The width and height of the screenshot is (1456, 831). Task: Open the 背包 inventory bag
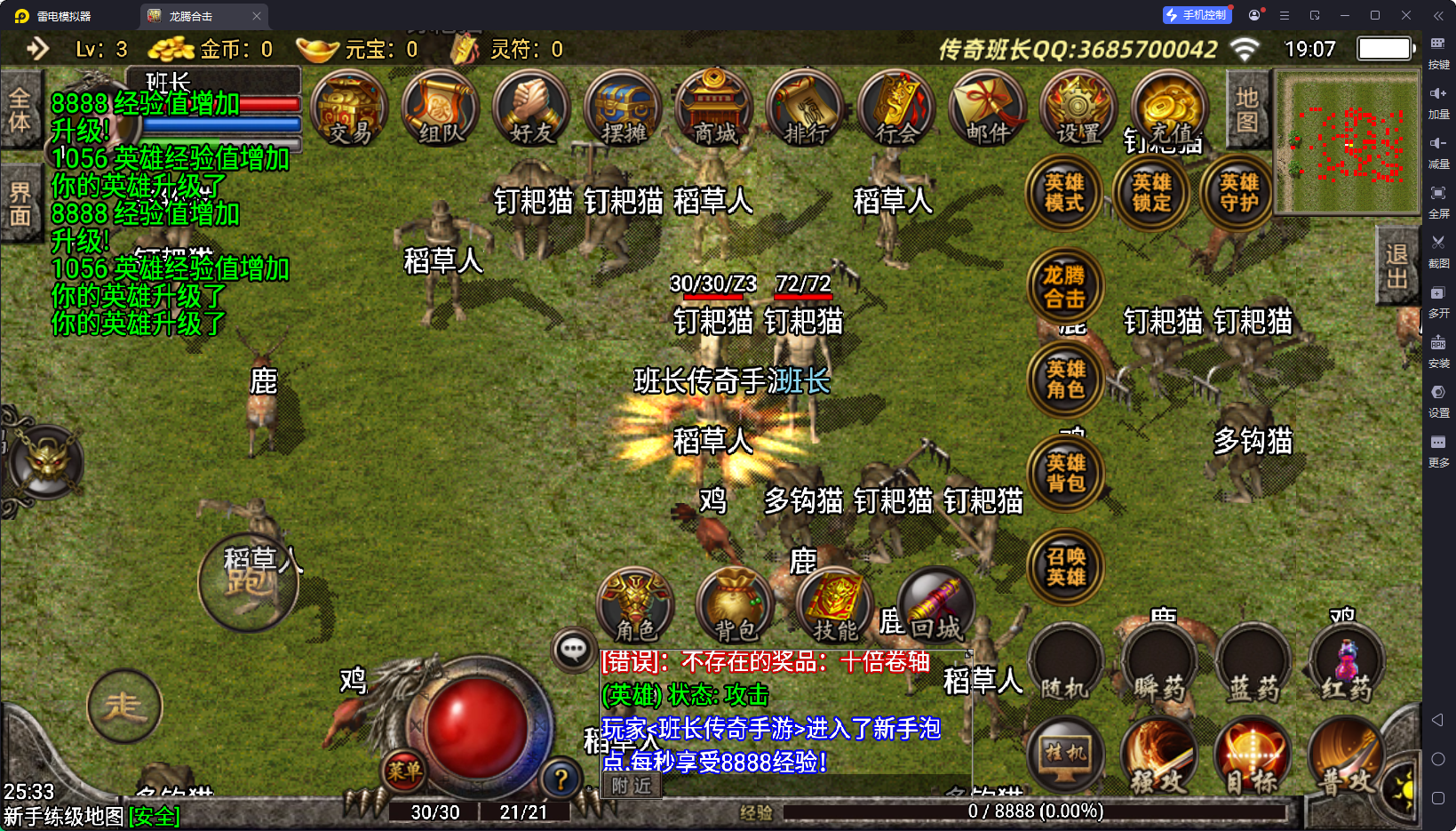pos(736,606)
